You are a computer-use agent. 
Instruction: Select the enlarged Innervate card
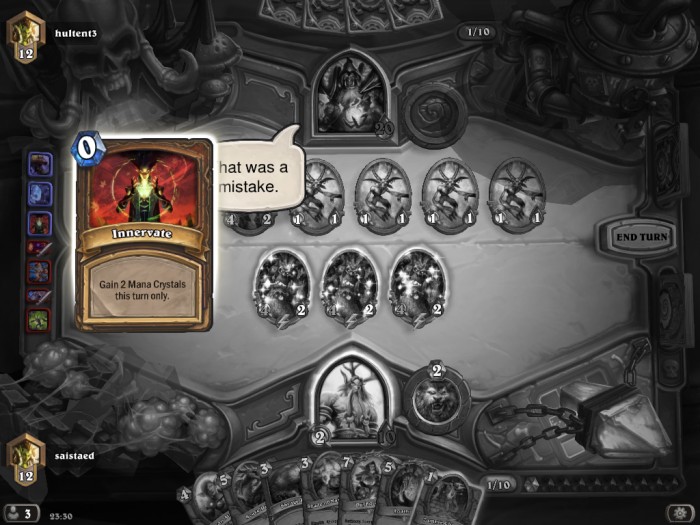click(x=144, y=235)
